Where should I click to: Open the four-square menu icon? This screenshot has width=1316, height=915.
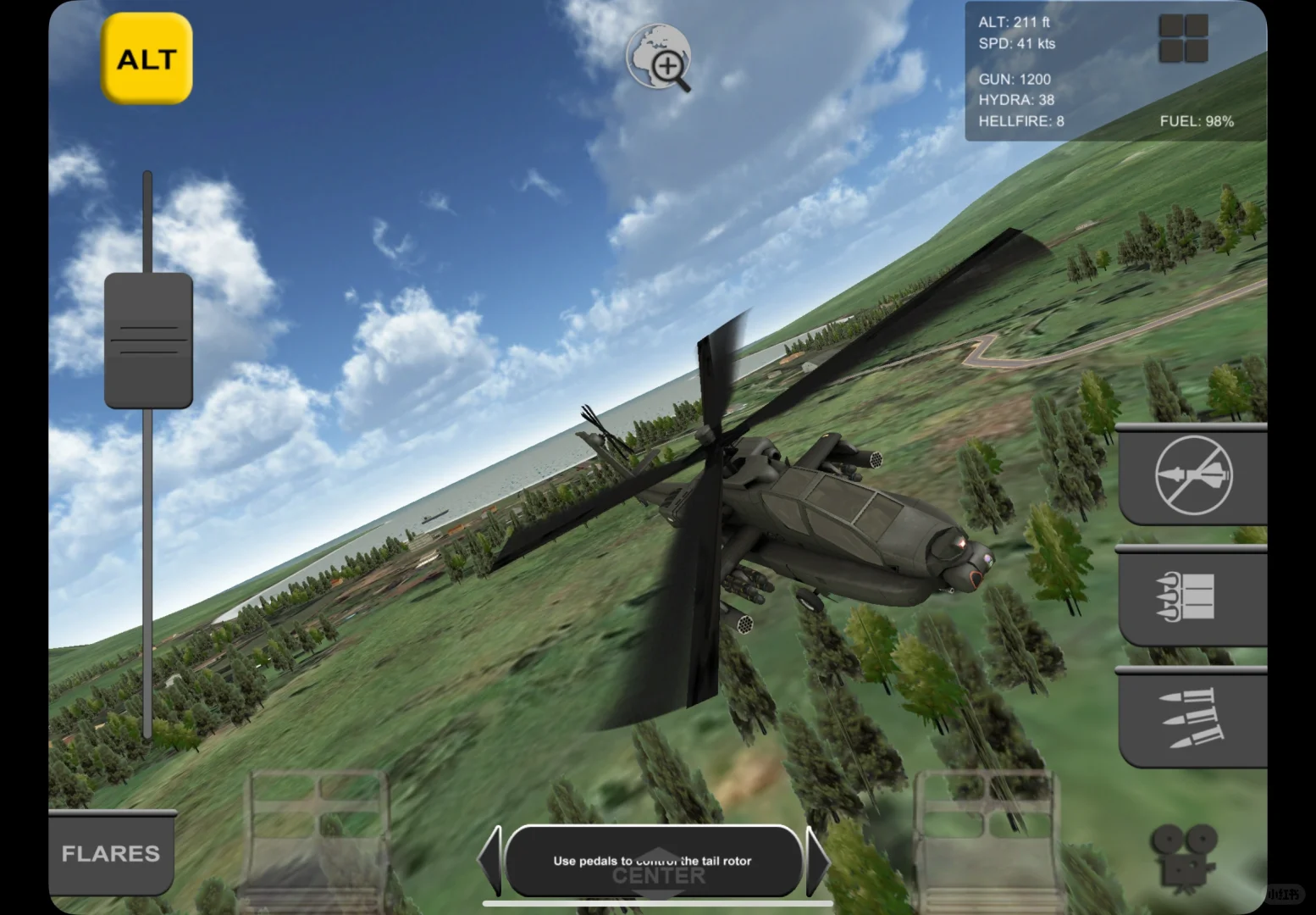pos(1183,39)
